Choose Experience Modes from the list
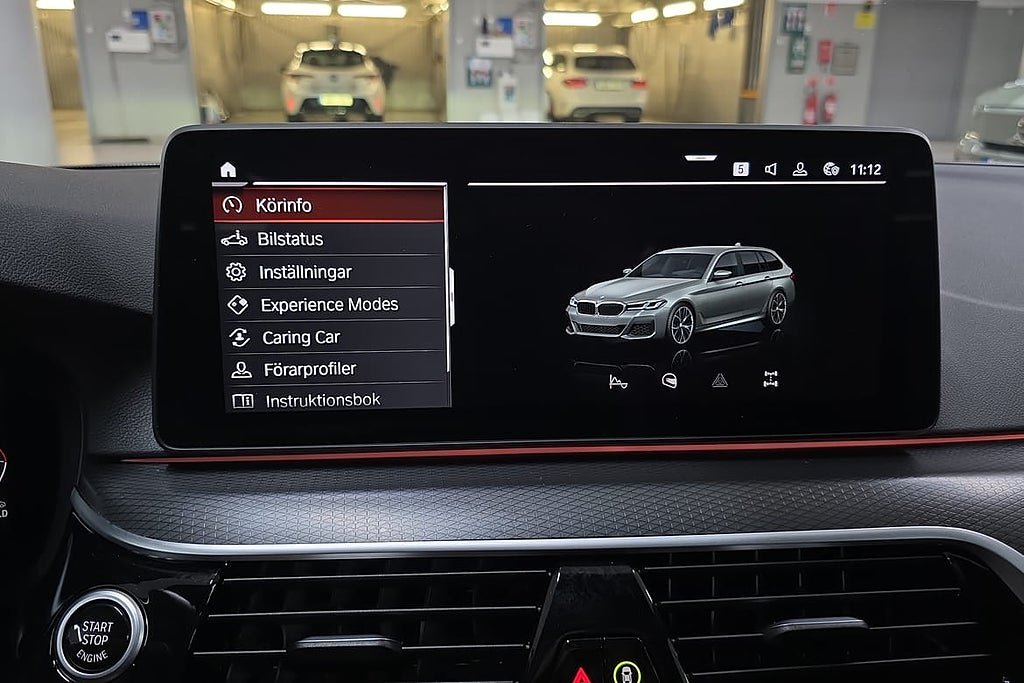The width and height of the screenshot is (1024, 683). (x=329, y=305)
